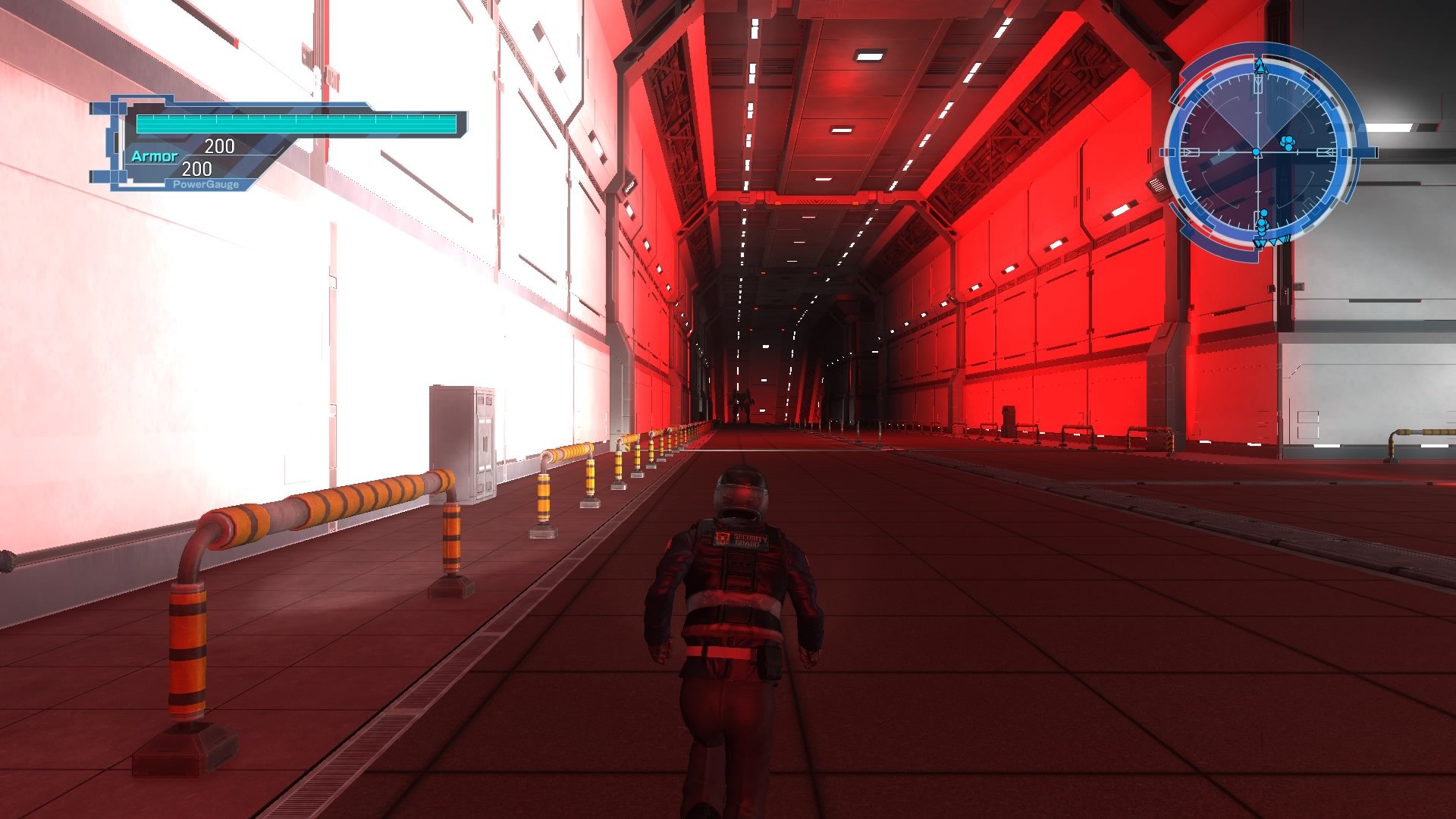Screen dimensions: 1456x819
Task: Click the triangle ally marker atop the radar
Action: click(1260, 68)
